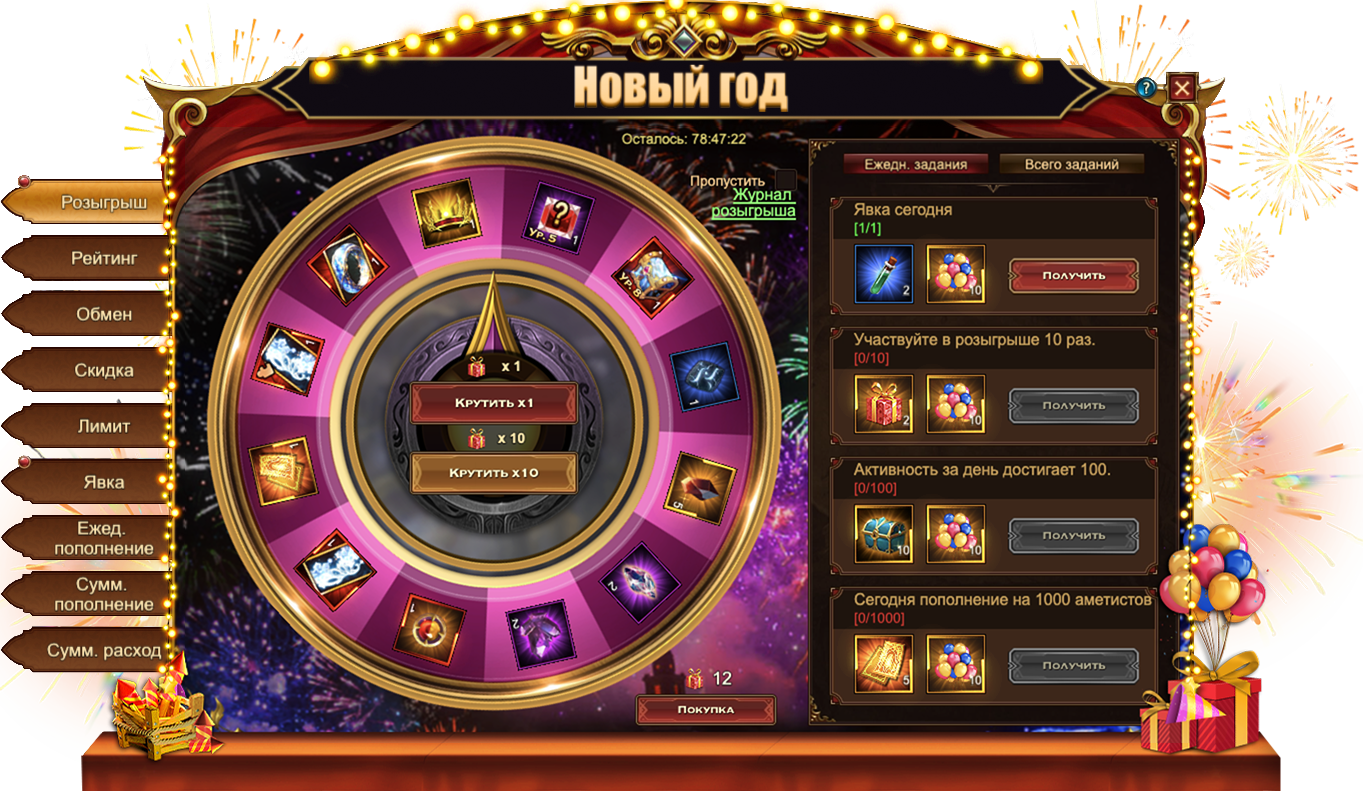Image resolution: width=1363 pixels, height=791 pixels.
Task: Open the Покупка purchase button
Action: (x=706, y=710)
